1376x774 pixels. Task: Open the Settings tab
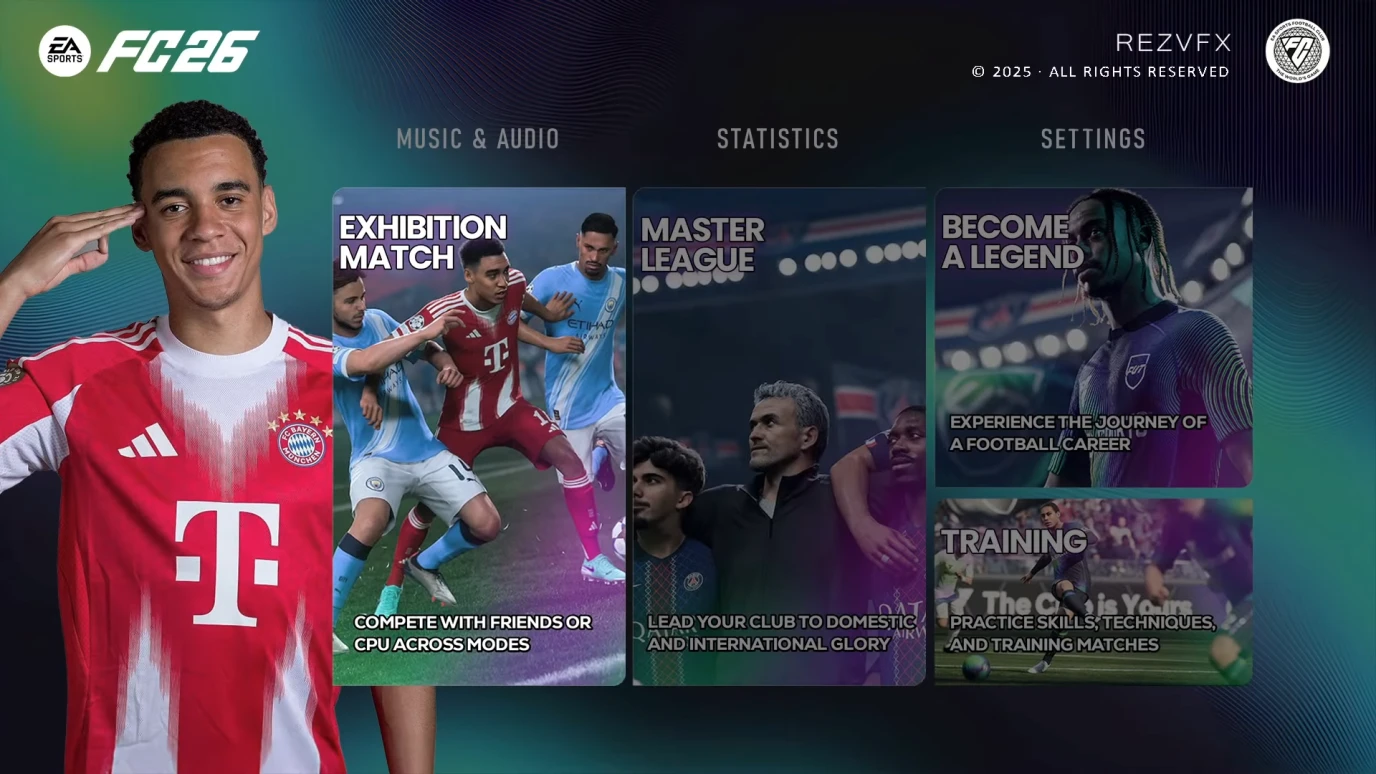1093,139
